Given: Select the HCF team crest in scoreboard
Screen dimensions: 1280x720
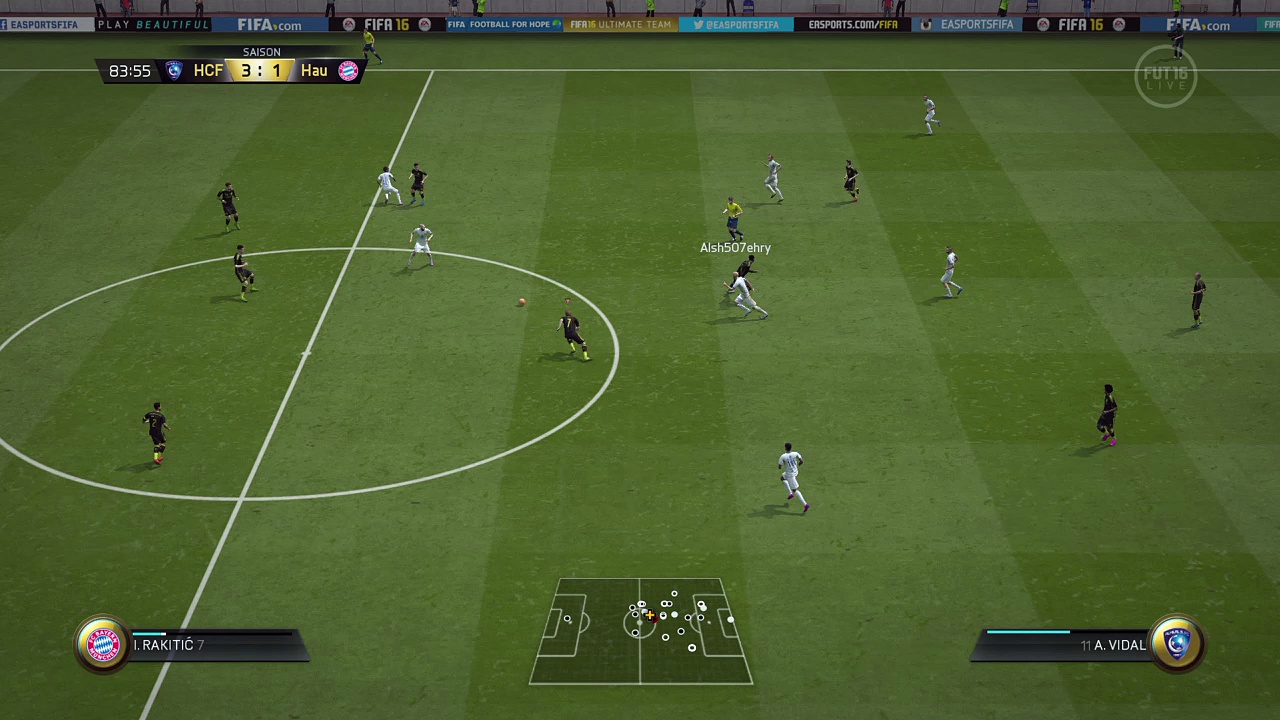Looking at the screenshot, I should pyautogui.click(x=174, y=71).
